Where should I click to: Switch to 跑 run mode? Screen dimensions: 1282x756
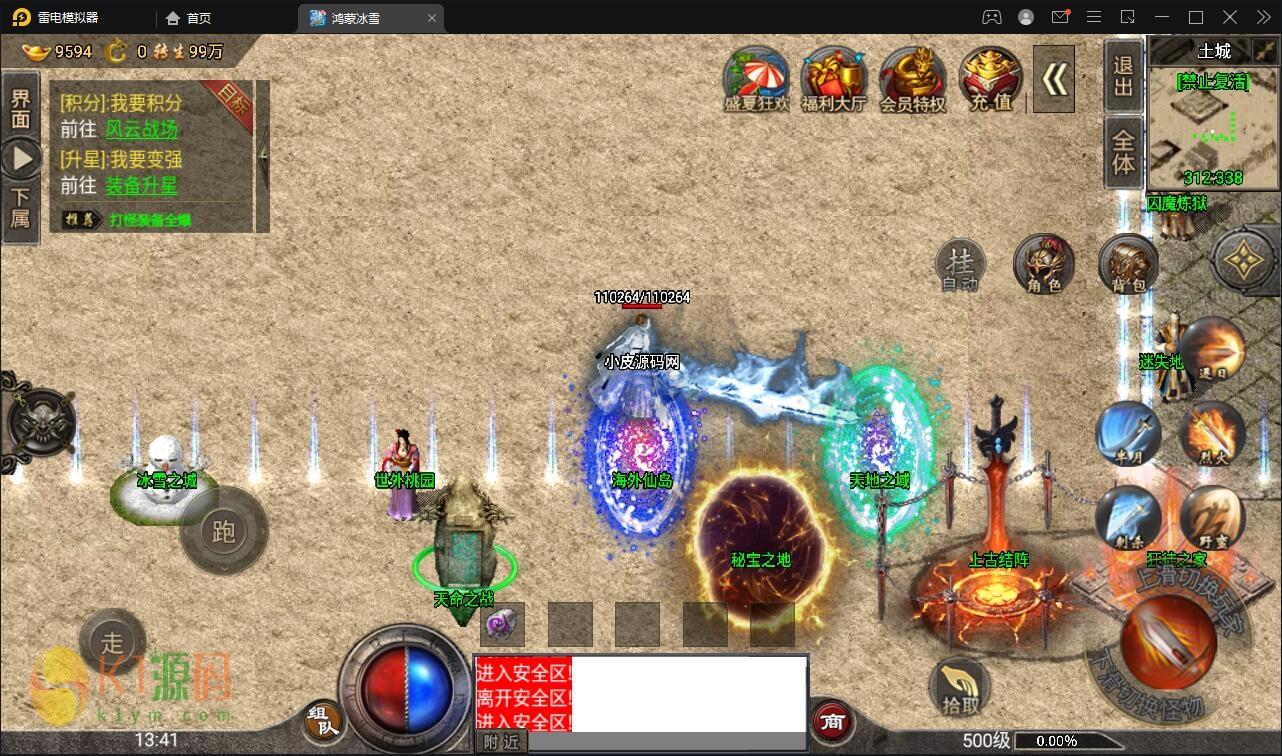(x=224, y=531)
